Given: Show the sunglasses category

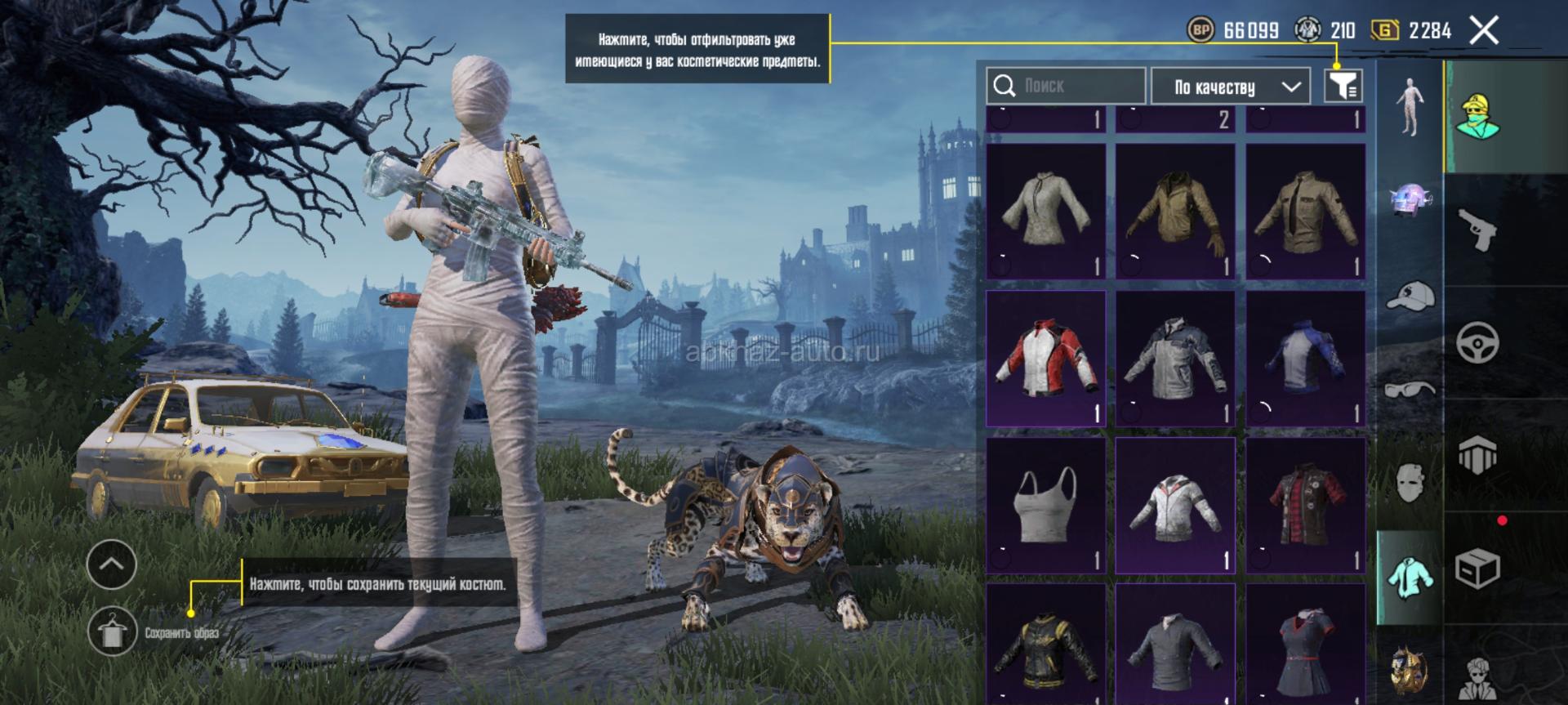Looking at the screenshot, I should tap(1410, 389).
